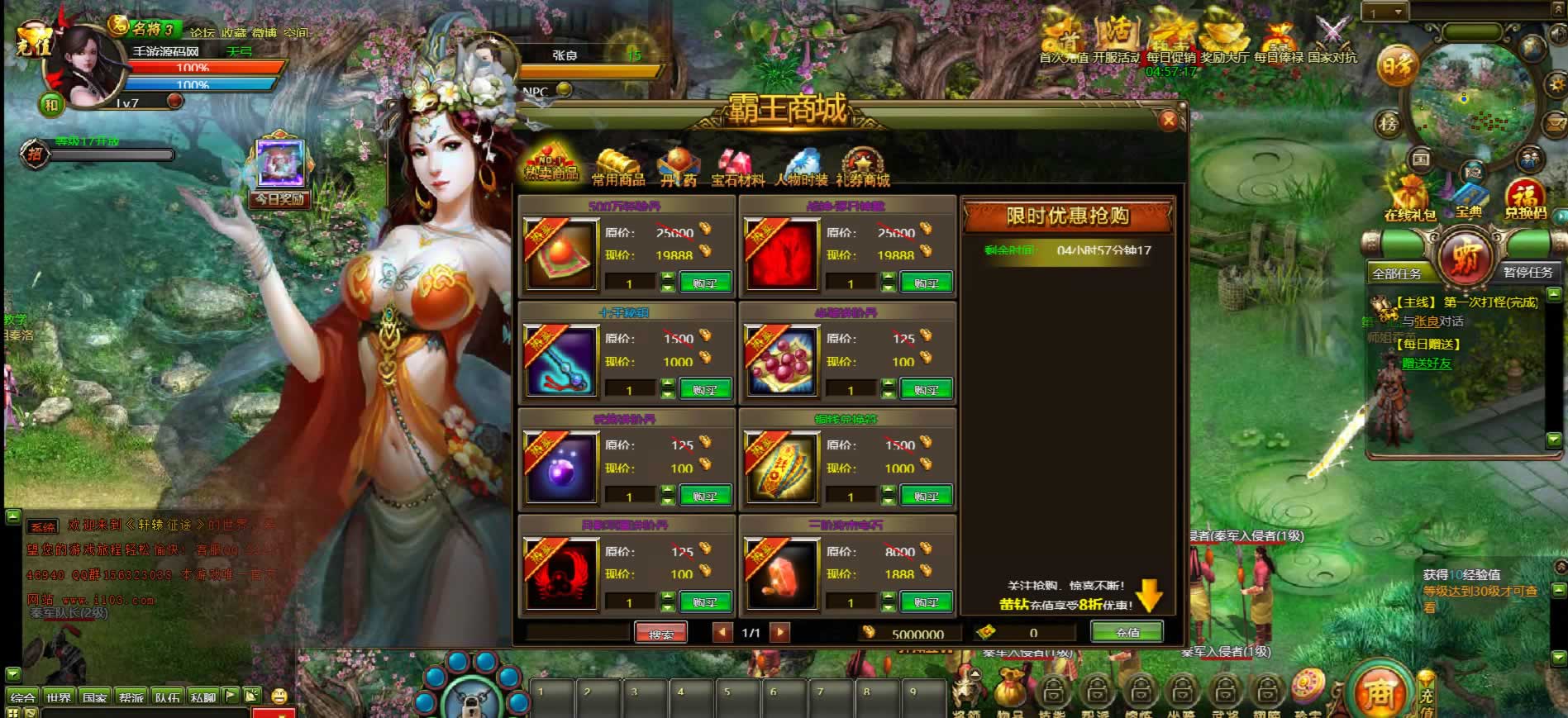Switch to the 常用商品 shop tab
This screenshot has width=1568, height=718.
[x=618, y=168]
